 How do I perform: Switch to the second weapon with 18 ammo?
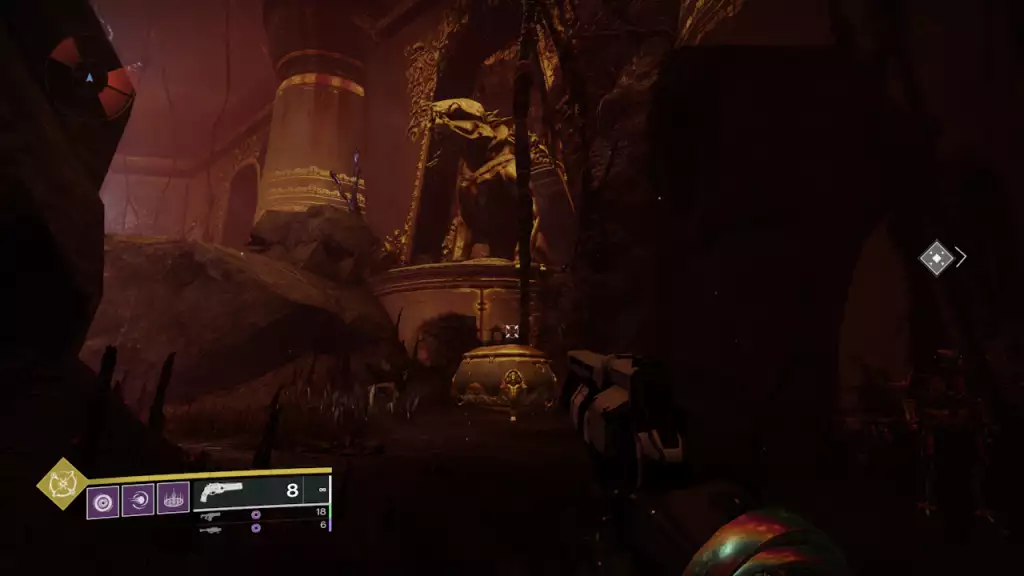pyautogui.click(x=209, y=514)
